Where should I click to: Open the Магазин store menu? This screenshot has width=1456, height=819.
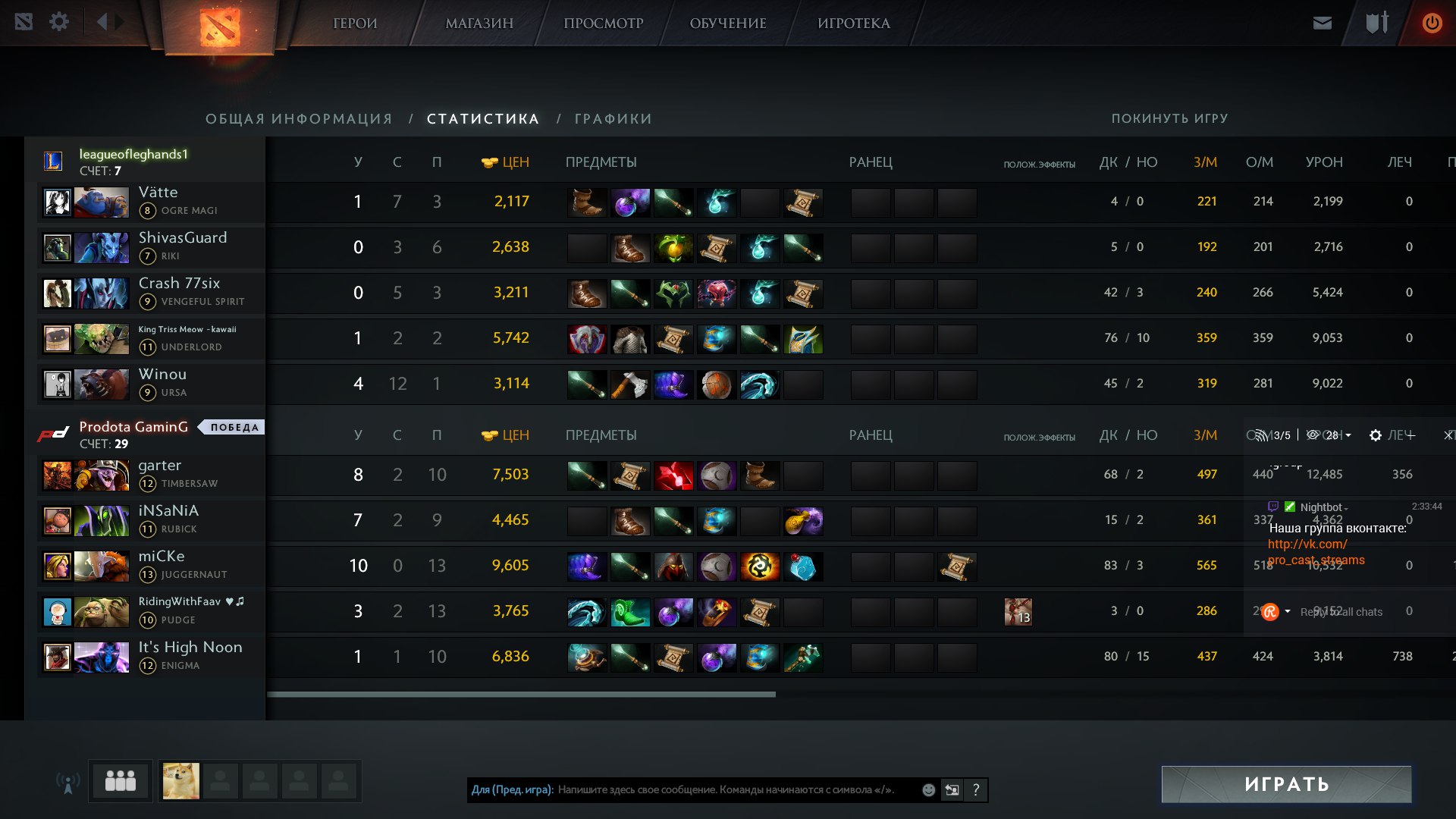click(479, 24)
